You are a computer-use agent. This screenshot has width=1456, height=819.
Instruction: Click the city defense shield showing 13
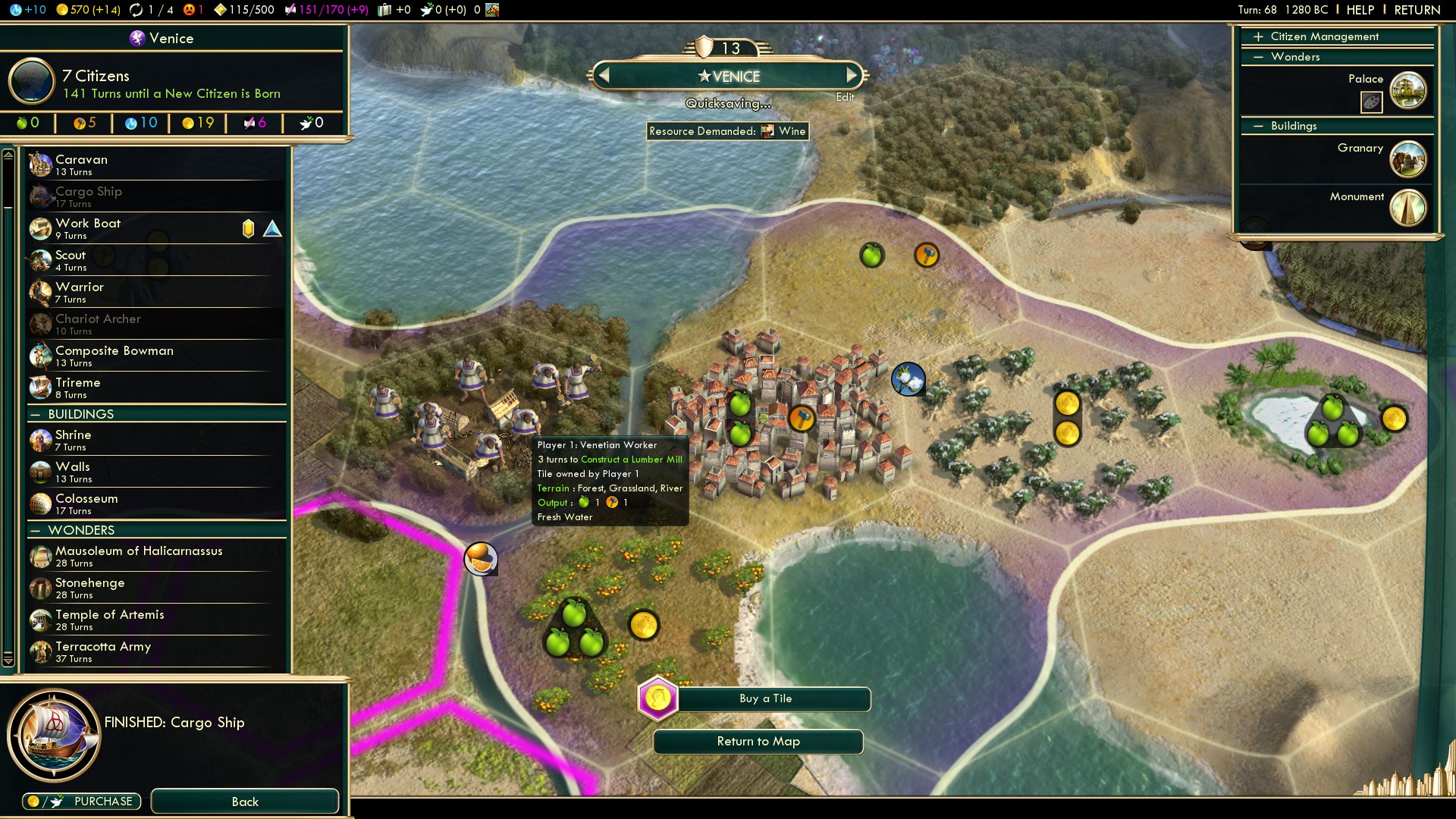tap(705, 48)
